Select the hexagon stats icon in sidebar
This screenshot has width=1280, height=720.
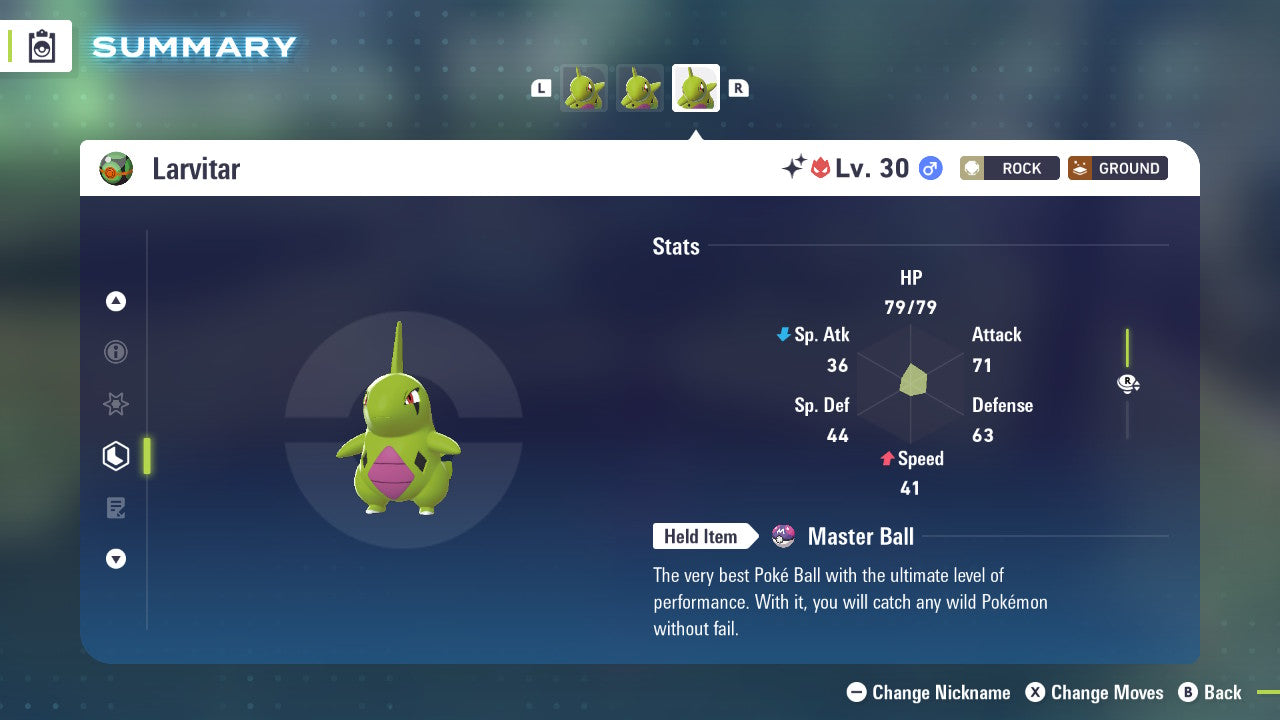point(116,456)
